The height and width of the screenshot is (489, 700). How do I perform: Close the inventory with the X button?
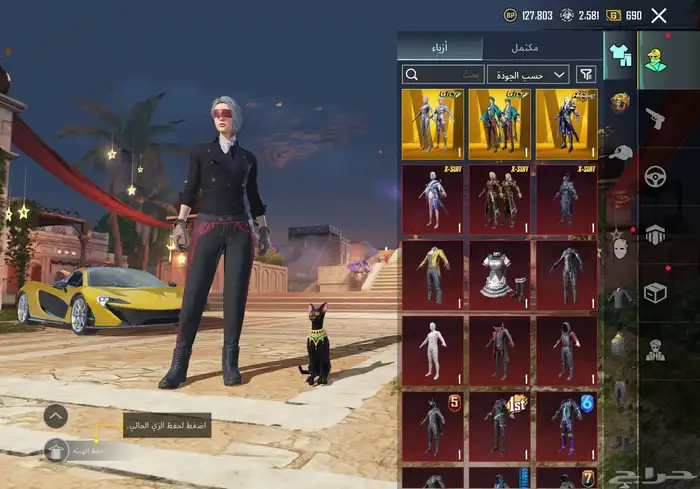point(658,15)
